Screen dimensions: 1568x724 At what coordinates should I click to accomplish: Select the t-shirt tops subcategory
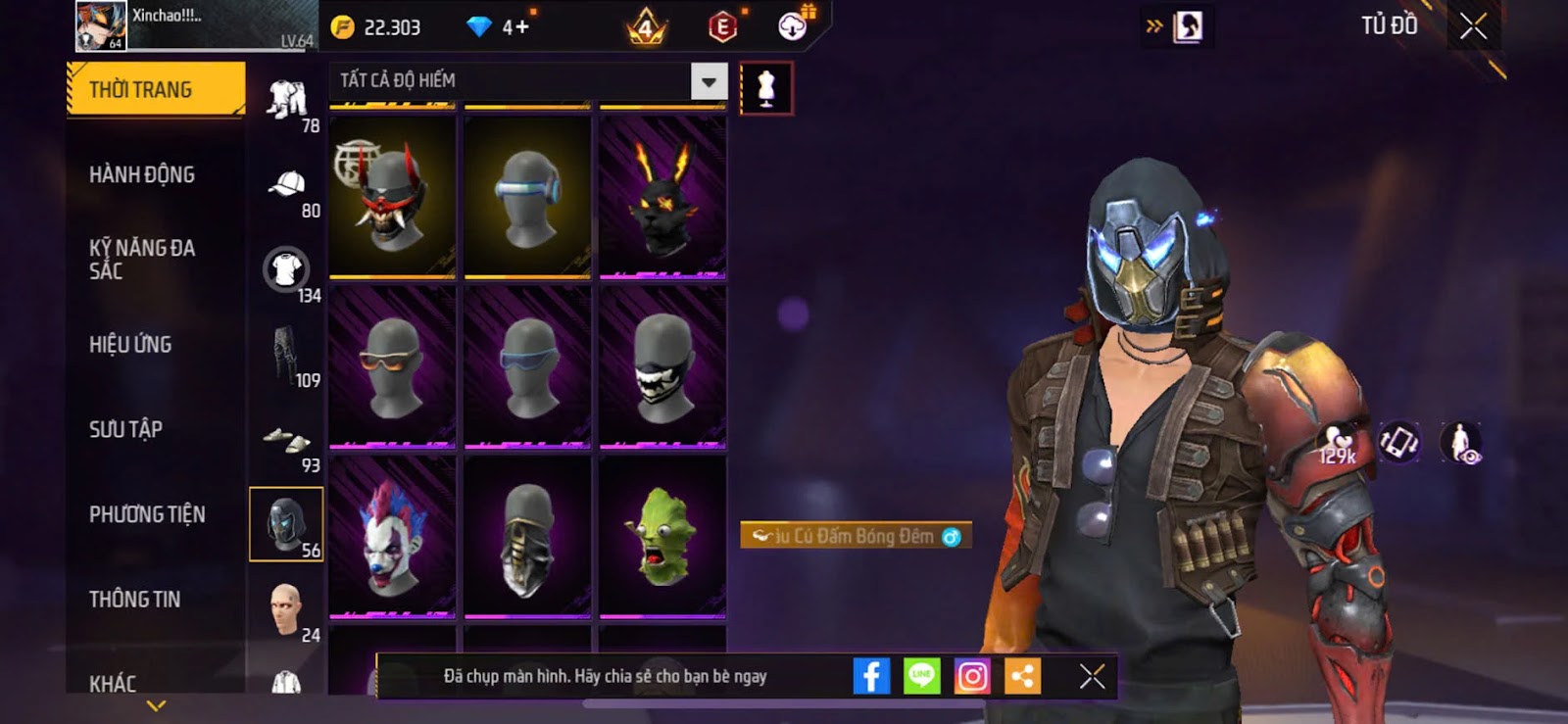click(286, 269)
